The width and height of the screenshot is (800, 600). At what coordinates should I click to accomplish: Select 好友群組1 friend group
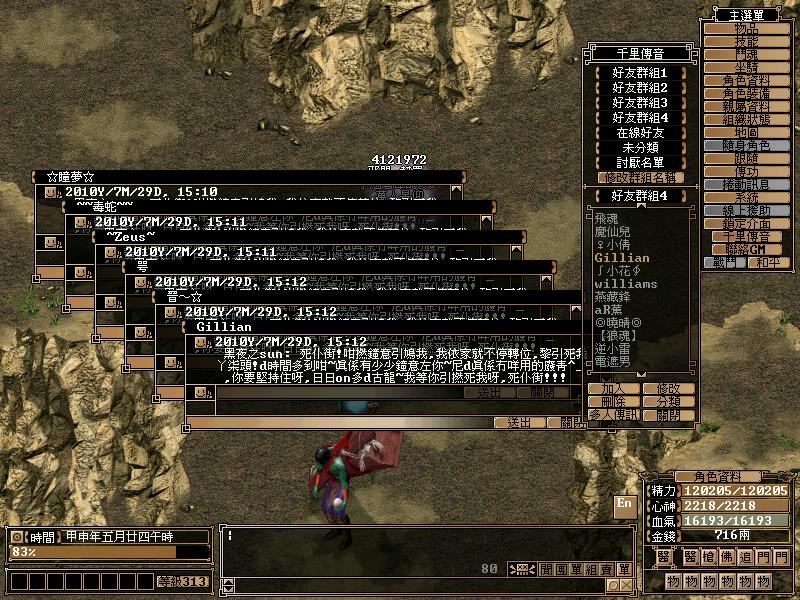tap(640, 73)
